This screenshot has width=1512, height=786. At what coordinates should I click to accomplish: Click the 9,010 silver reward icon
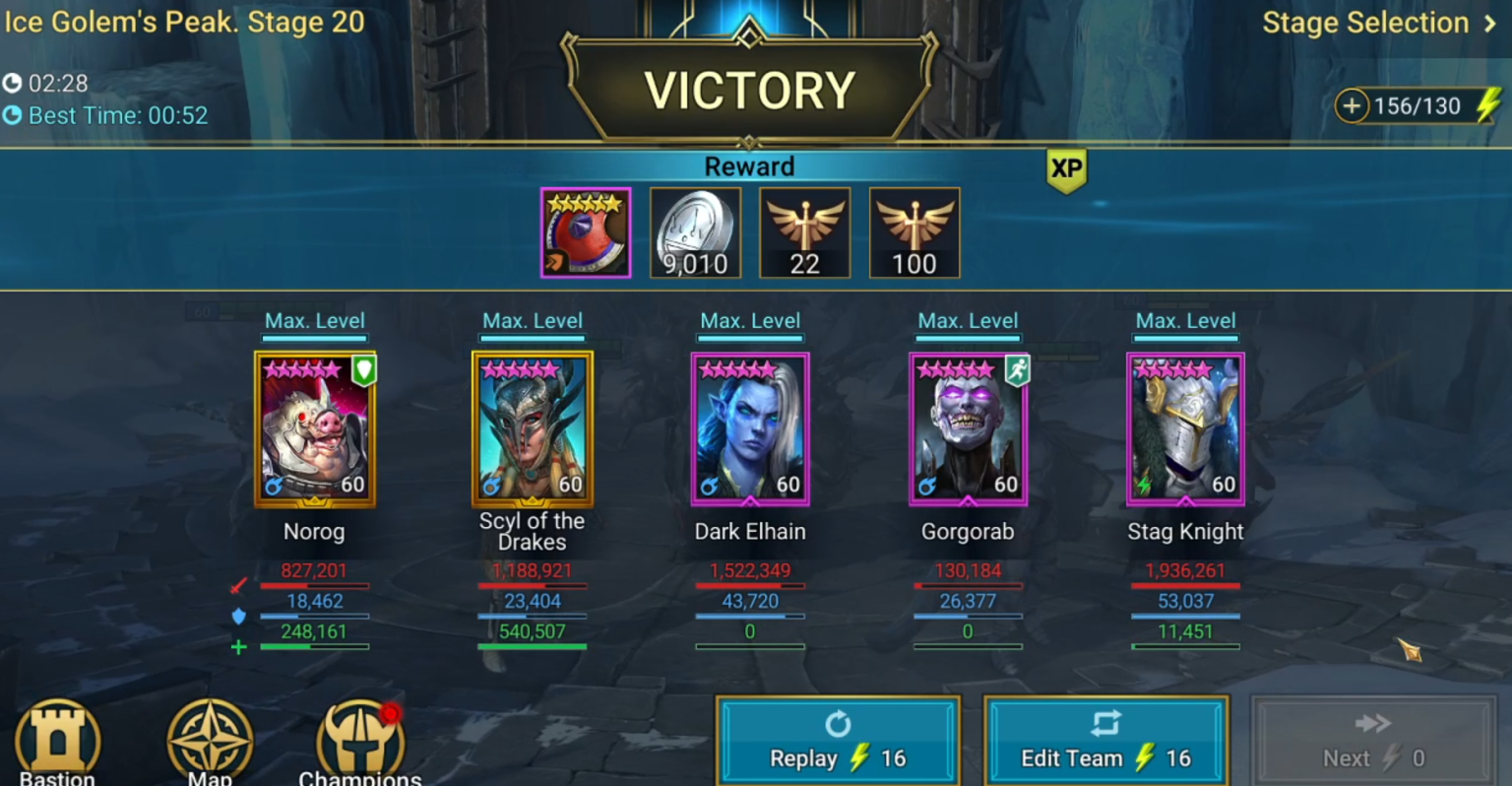[695, 232]
